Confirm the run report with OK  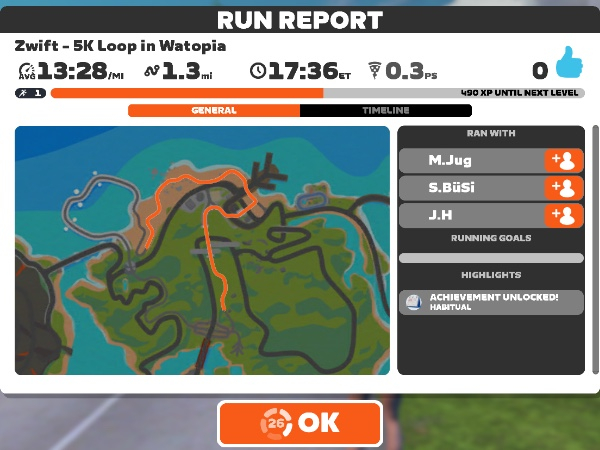point(300,423)
